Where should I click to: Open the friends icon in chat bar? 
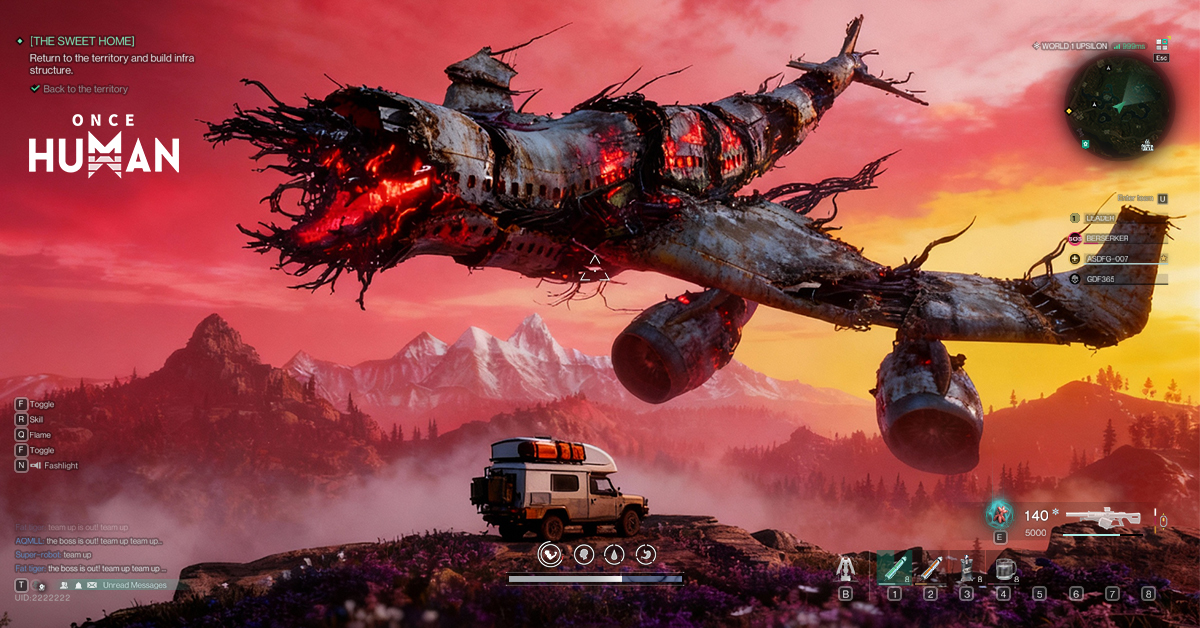(63, 585)
